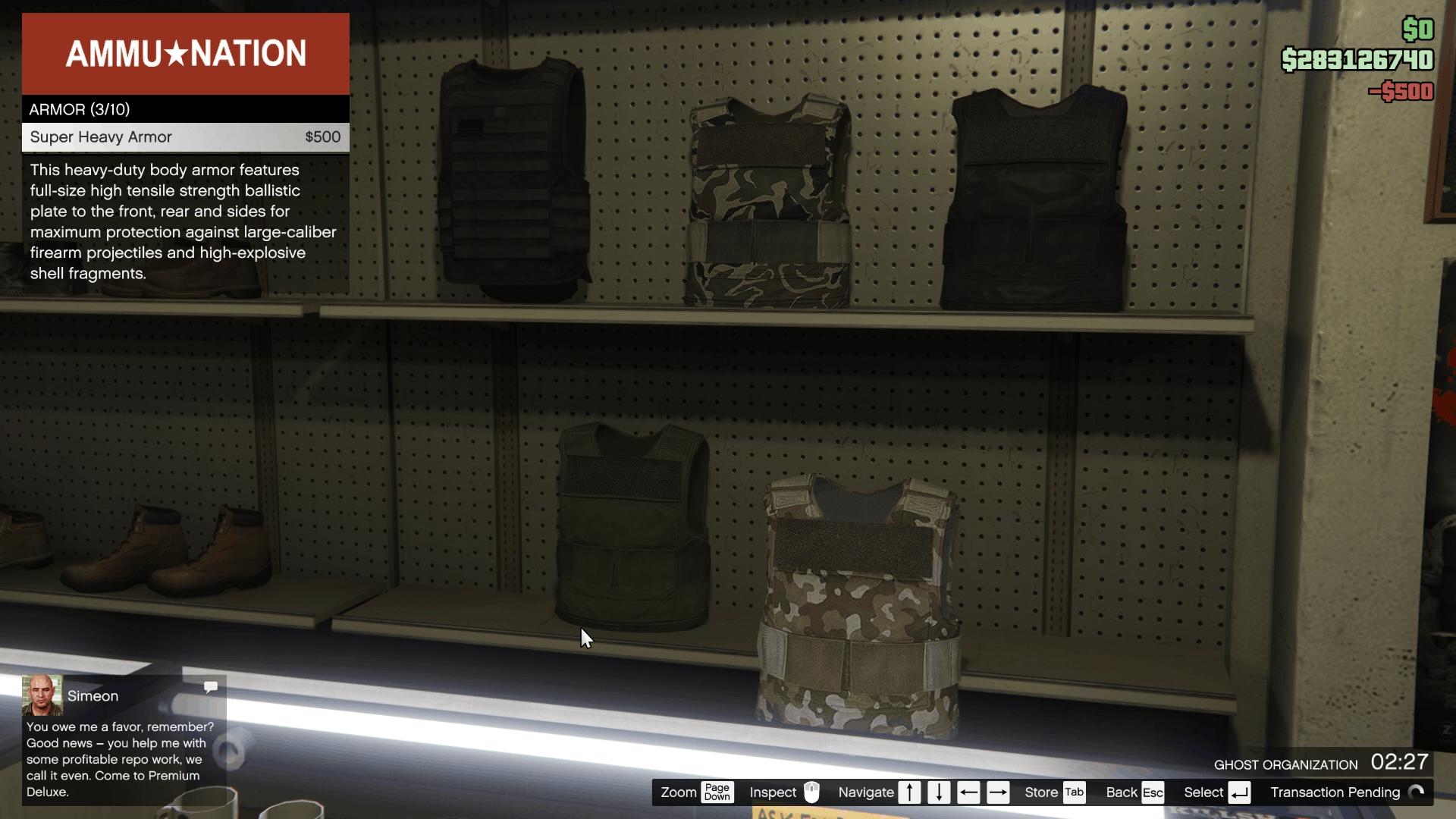Click the AMMU-NATION store banner

coord(185,53)
